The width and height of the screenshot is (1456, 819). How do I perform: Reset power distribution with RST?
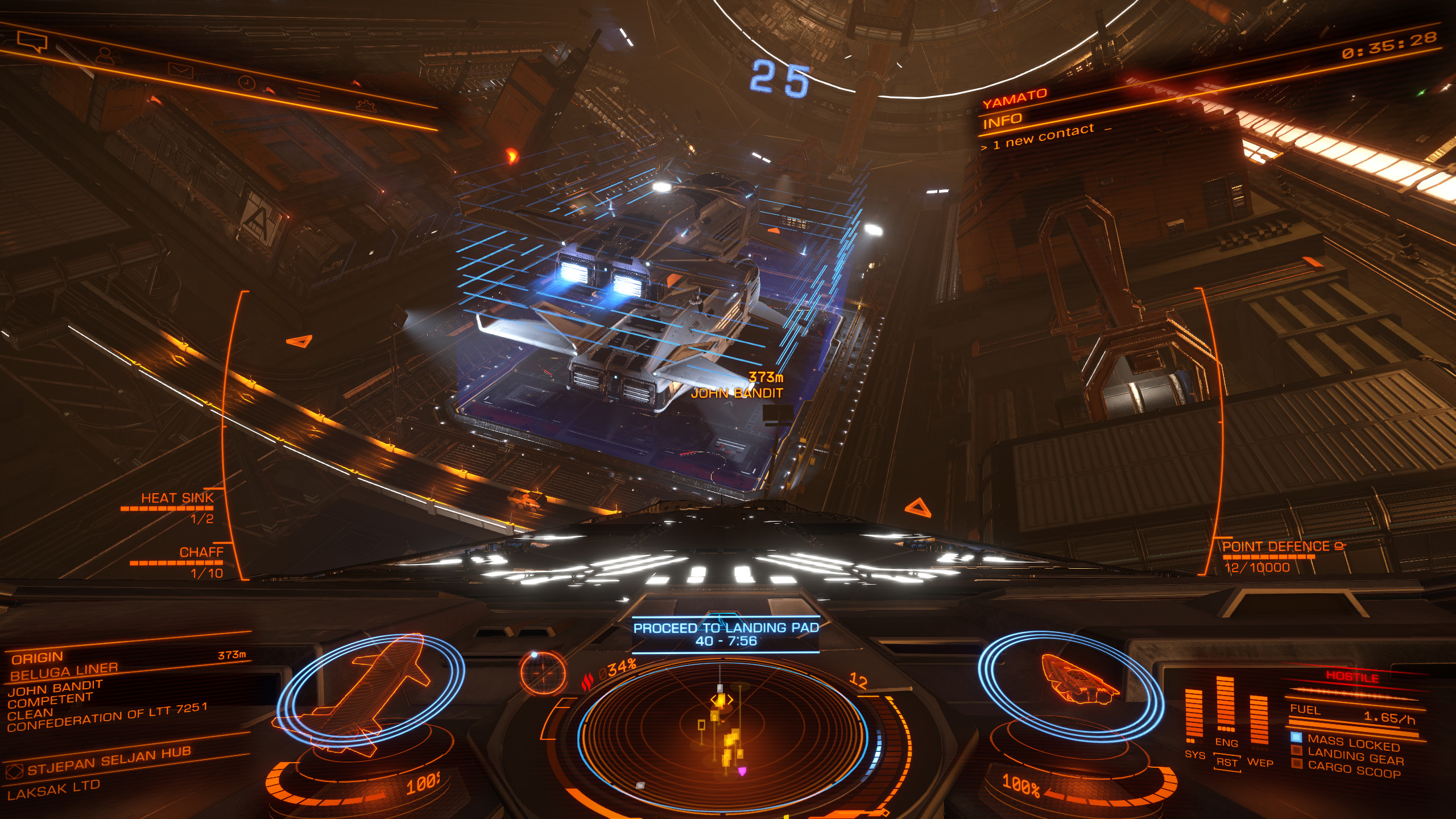tap(1227, 763)
